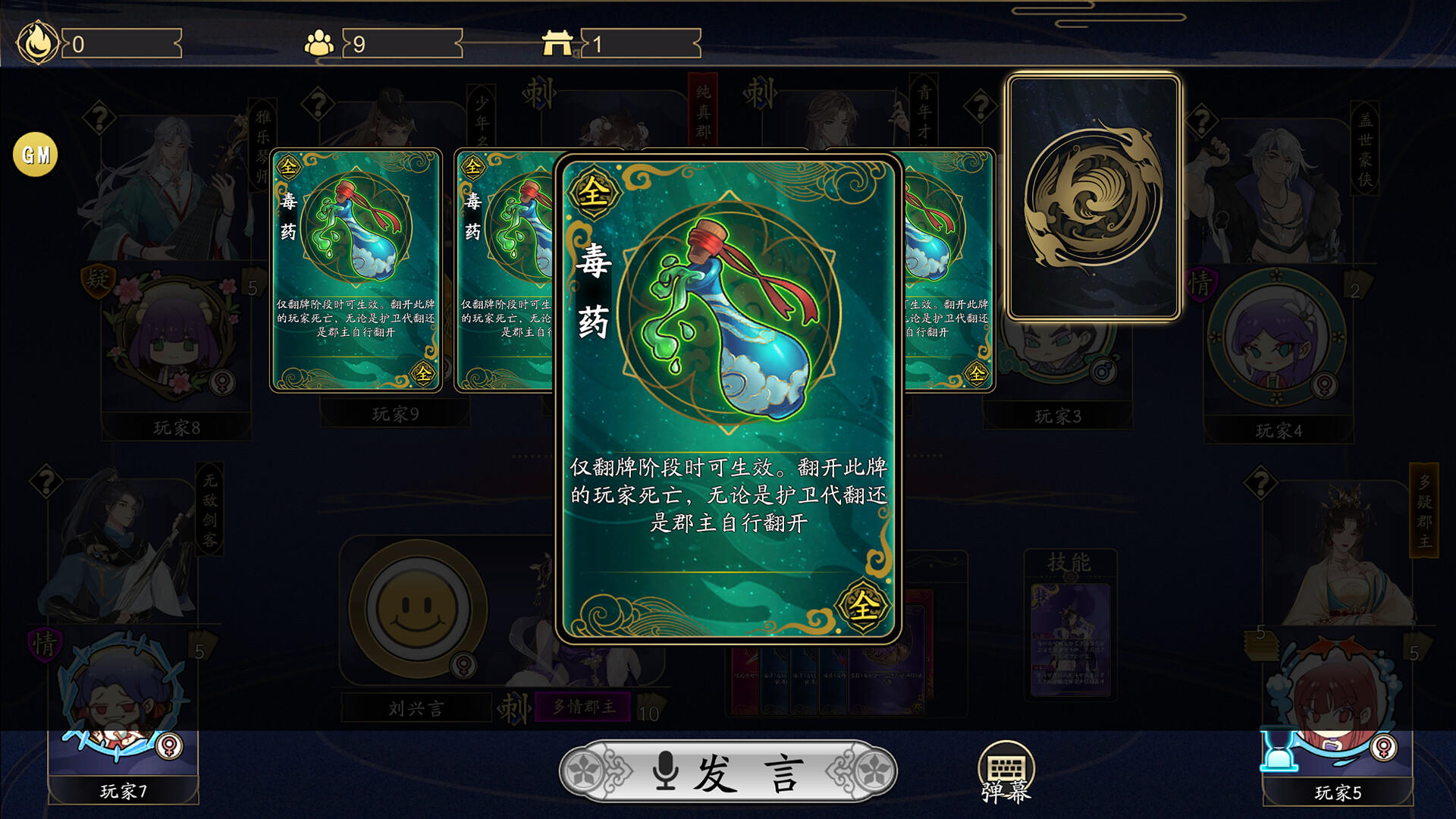Click the female gender symbol under 玩家8's avatar
Viewport: 1456px width, 819px height.
(221, 383)
